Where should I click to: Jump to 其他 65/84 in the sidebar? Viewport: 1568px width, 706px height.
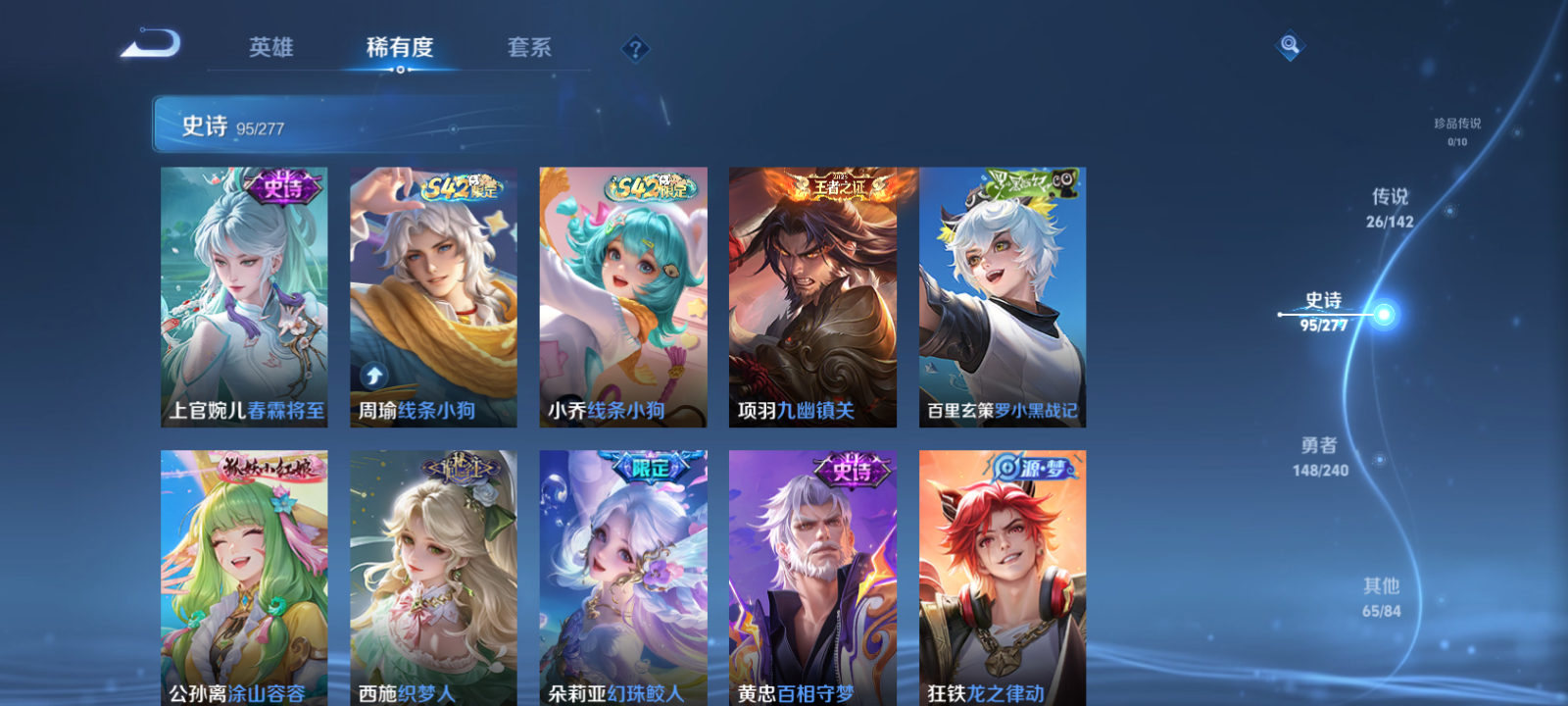point(1382,596)
